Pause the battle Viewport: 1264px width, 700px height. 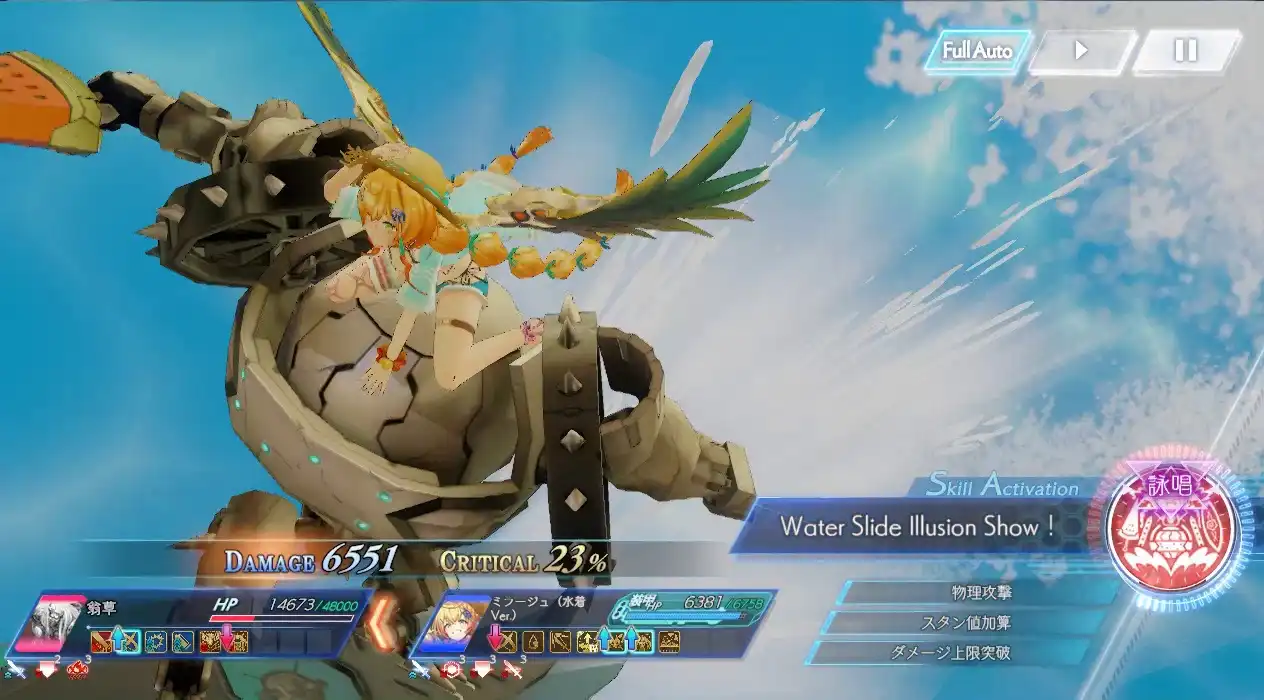point(1185,51)
